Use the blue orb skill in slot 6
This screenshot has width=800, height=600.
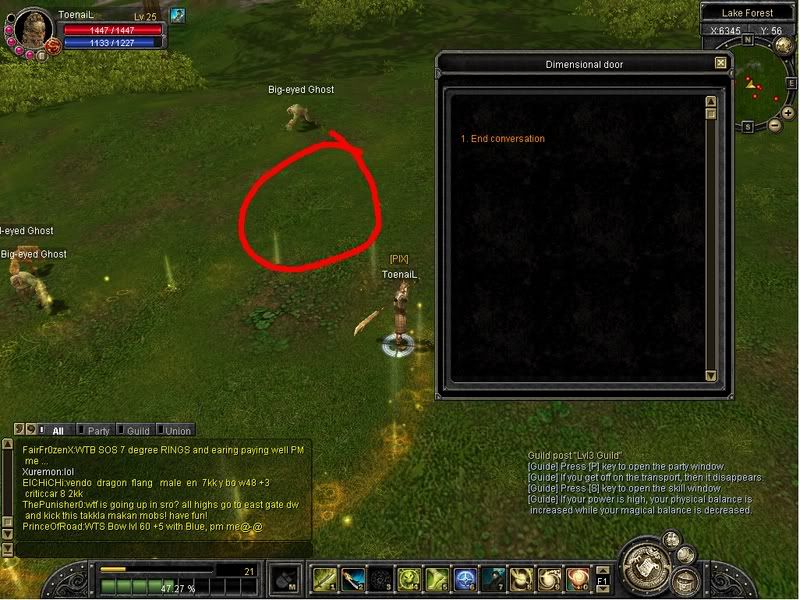464,579
